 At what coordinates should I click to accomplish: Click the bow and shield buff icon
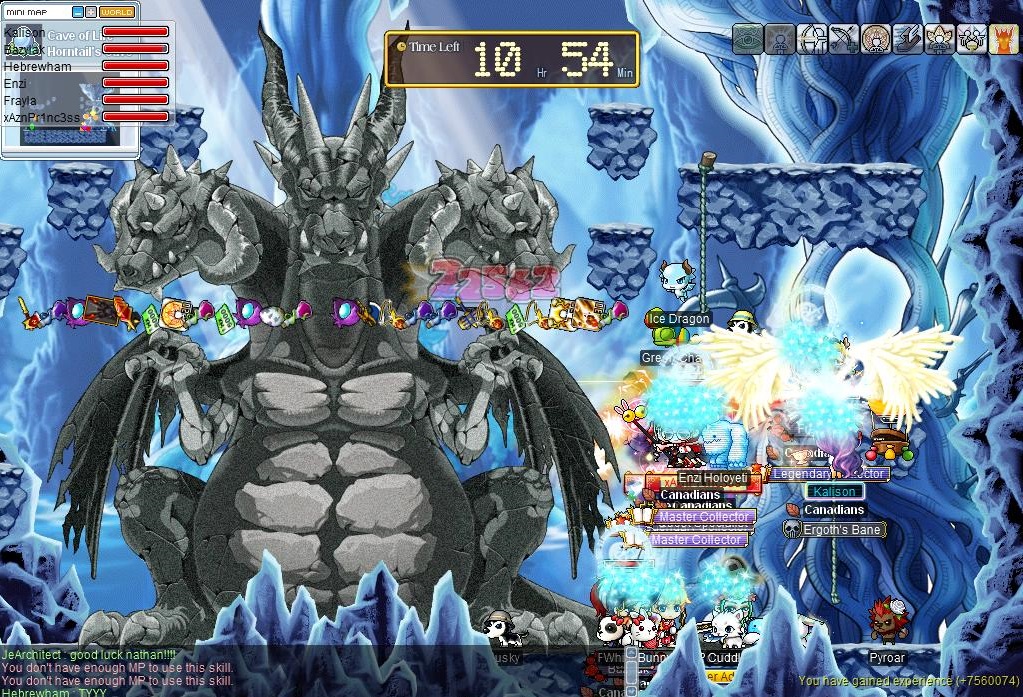[811, 38]
